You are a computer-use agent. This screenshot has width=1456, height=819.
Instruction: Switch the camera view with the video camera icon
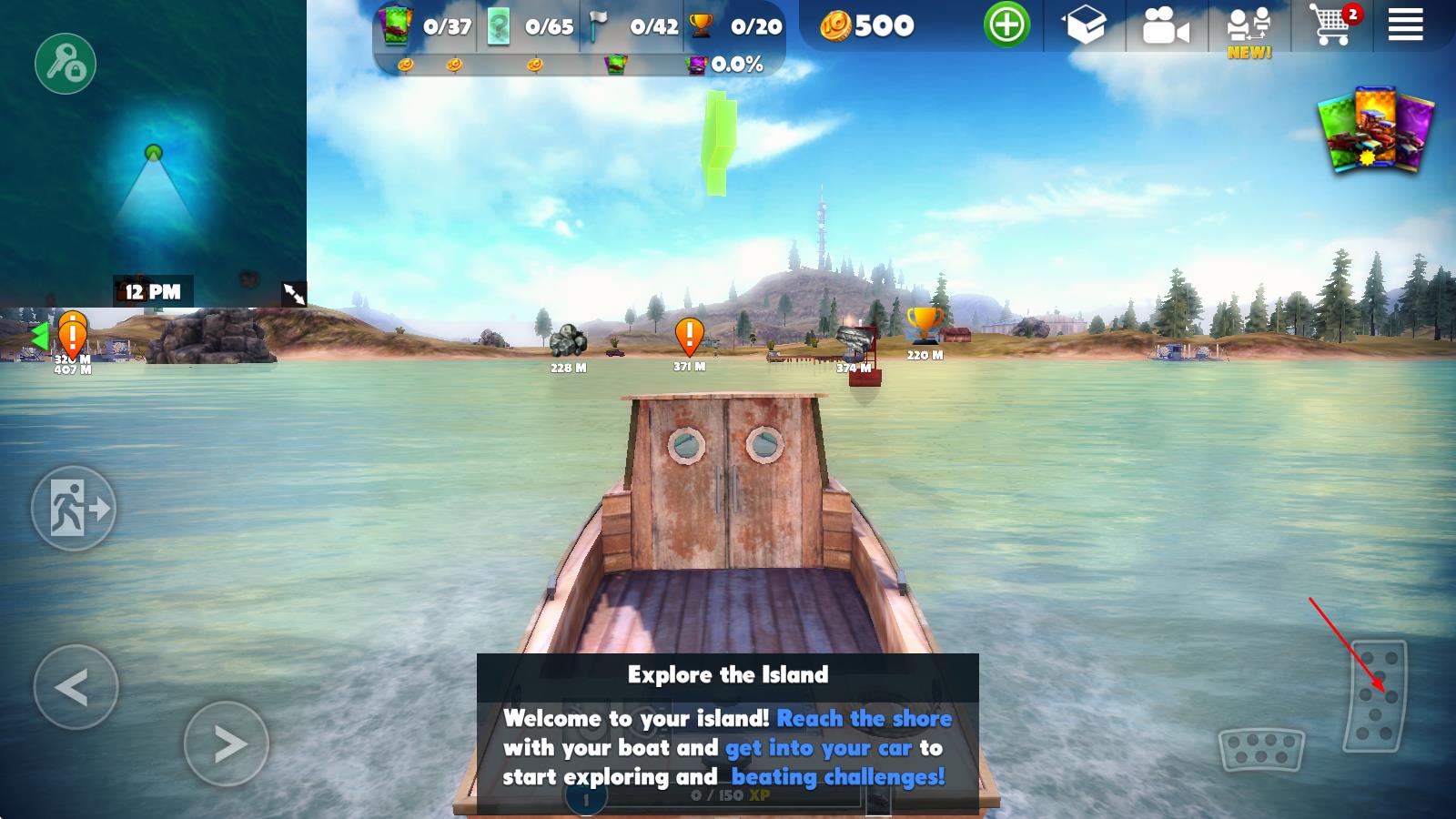point(1165,27)
